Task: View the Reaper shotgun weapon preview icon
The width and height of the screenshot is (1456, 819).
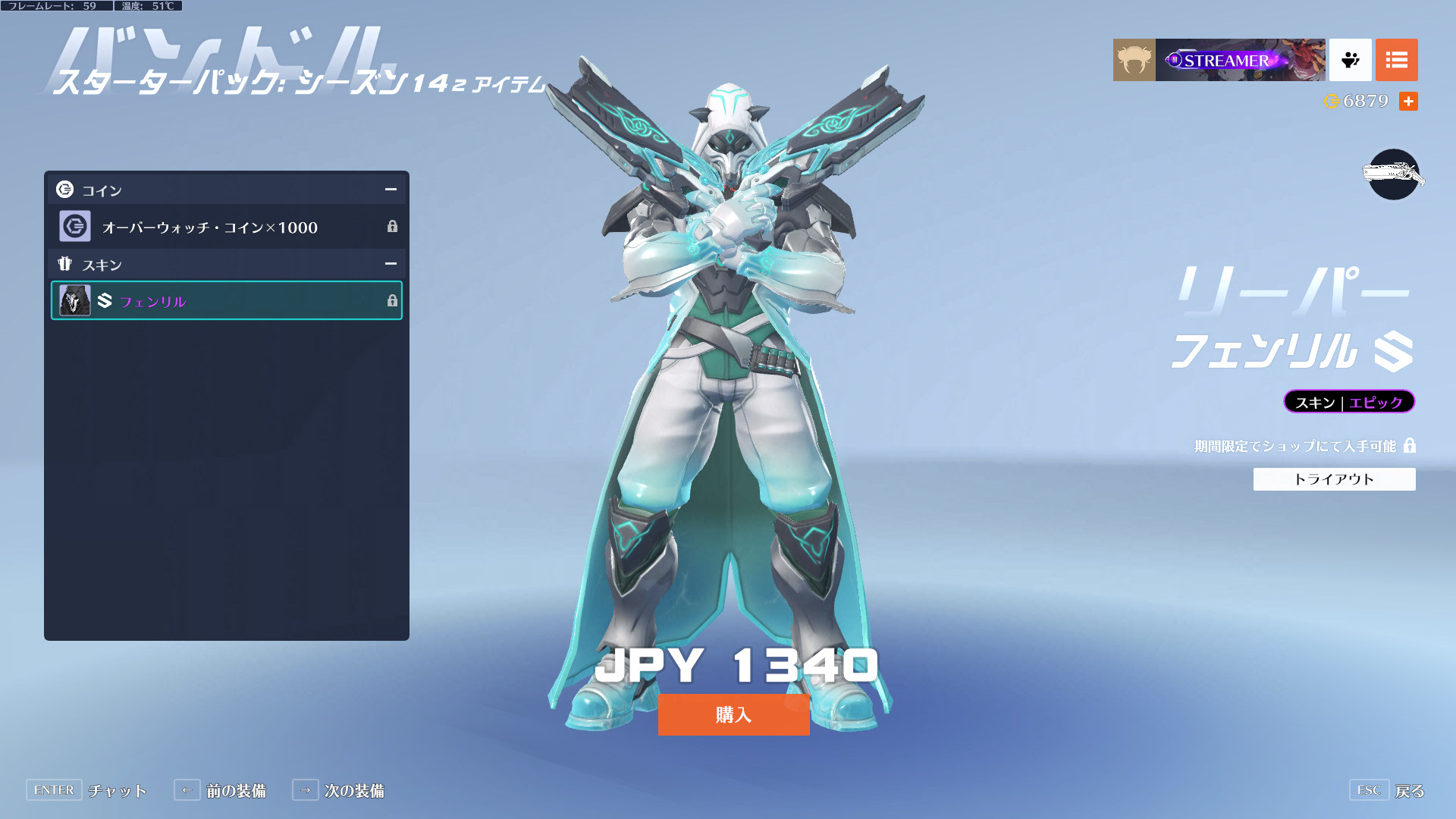Action: click(1393, 174)
